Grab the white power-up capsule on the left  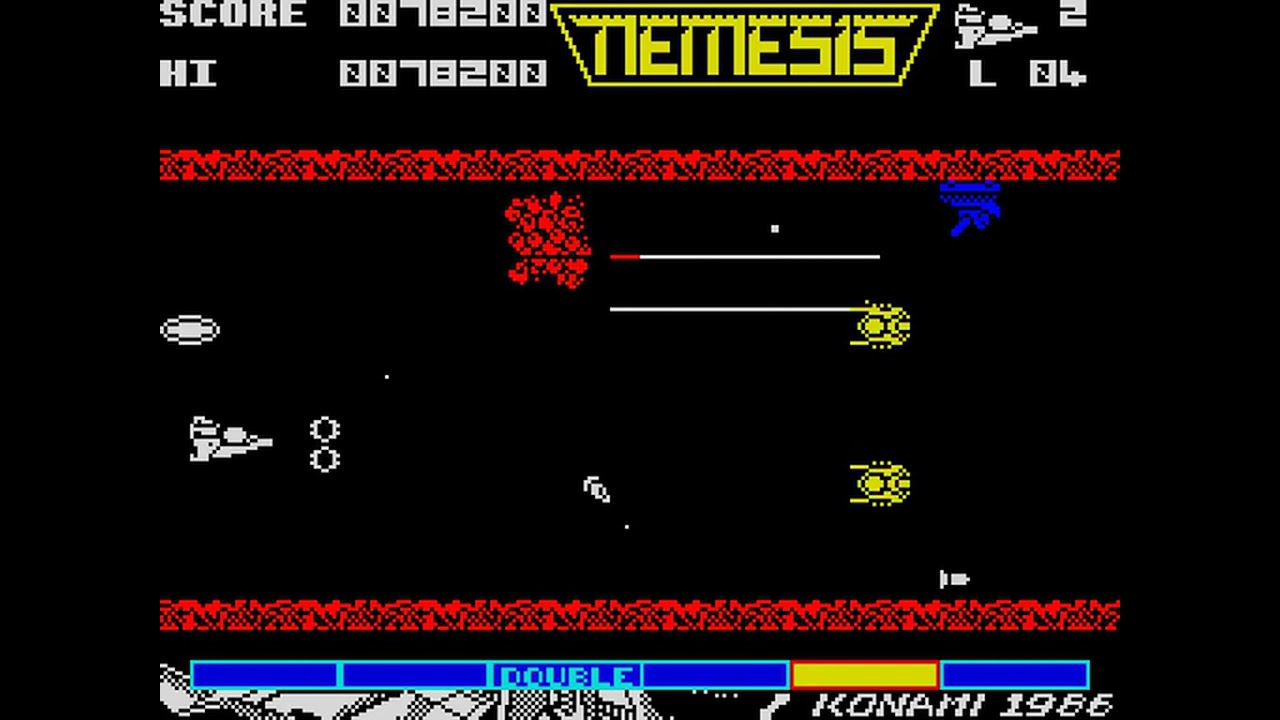point(191,328)
